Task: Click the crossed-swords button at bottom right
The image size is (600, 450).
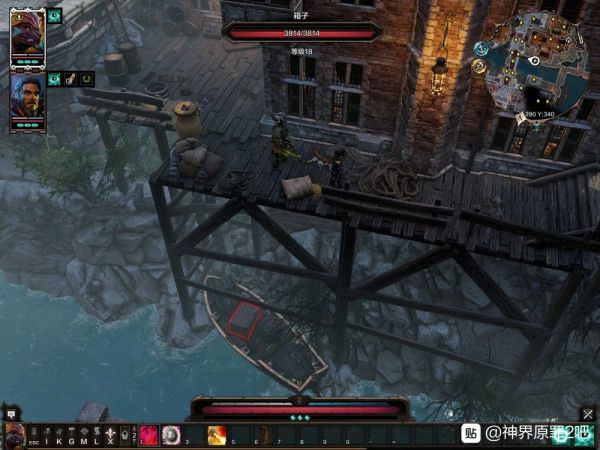Action: coord(588,413)
